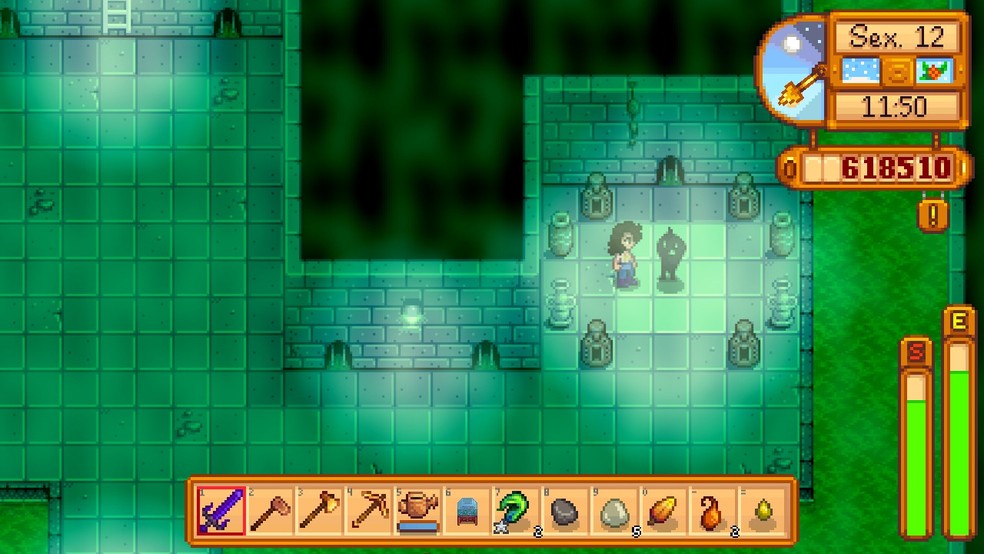Choose the axe in the hotbar
Image resolution: width=984 pixels, height=554 pixels.
pos(319,512)
